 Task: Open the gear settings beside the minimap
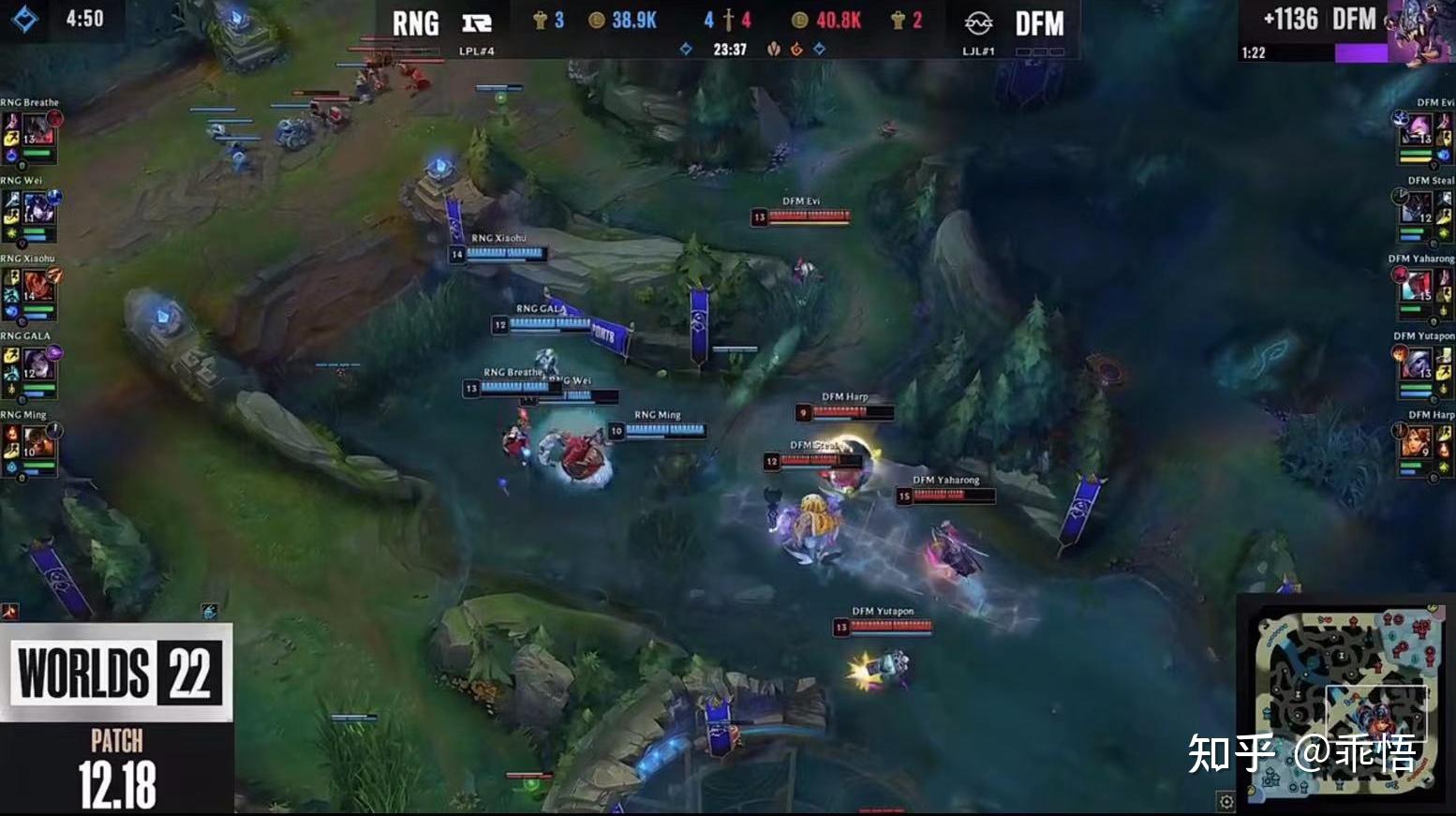coord(1226,801)
